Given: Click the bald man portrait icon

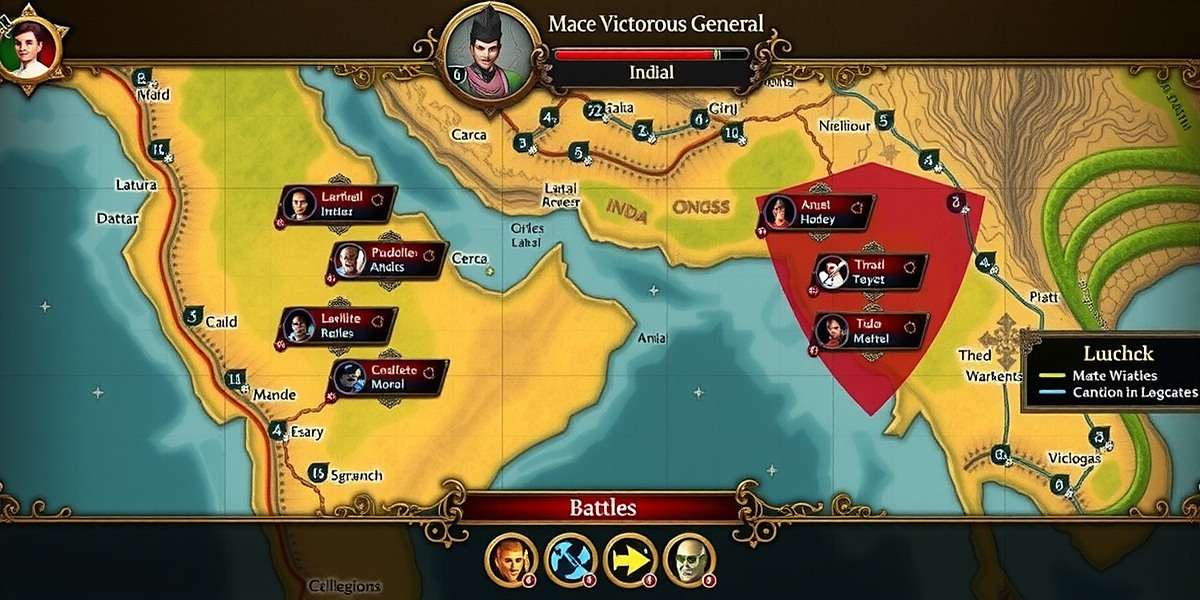Looking at the screenshot, I should (x=510, y=560).
